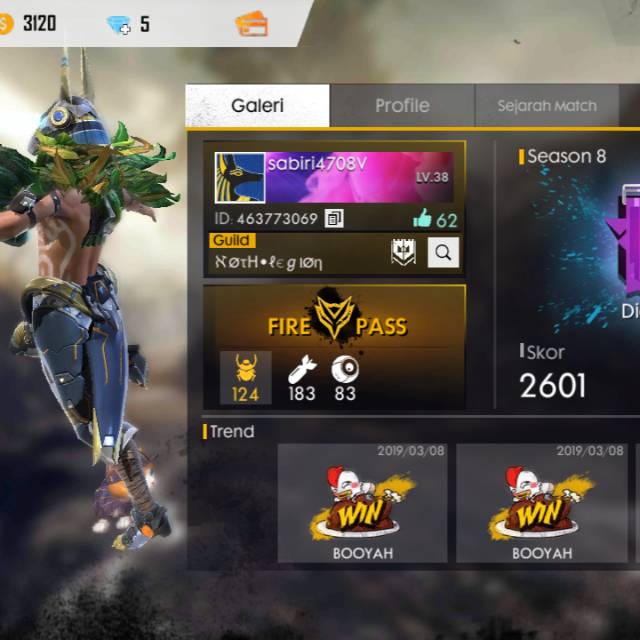The image size is (640, 640).
Task: Open the Profile tab
Action: (x=402, y=106)
